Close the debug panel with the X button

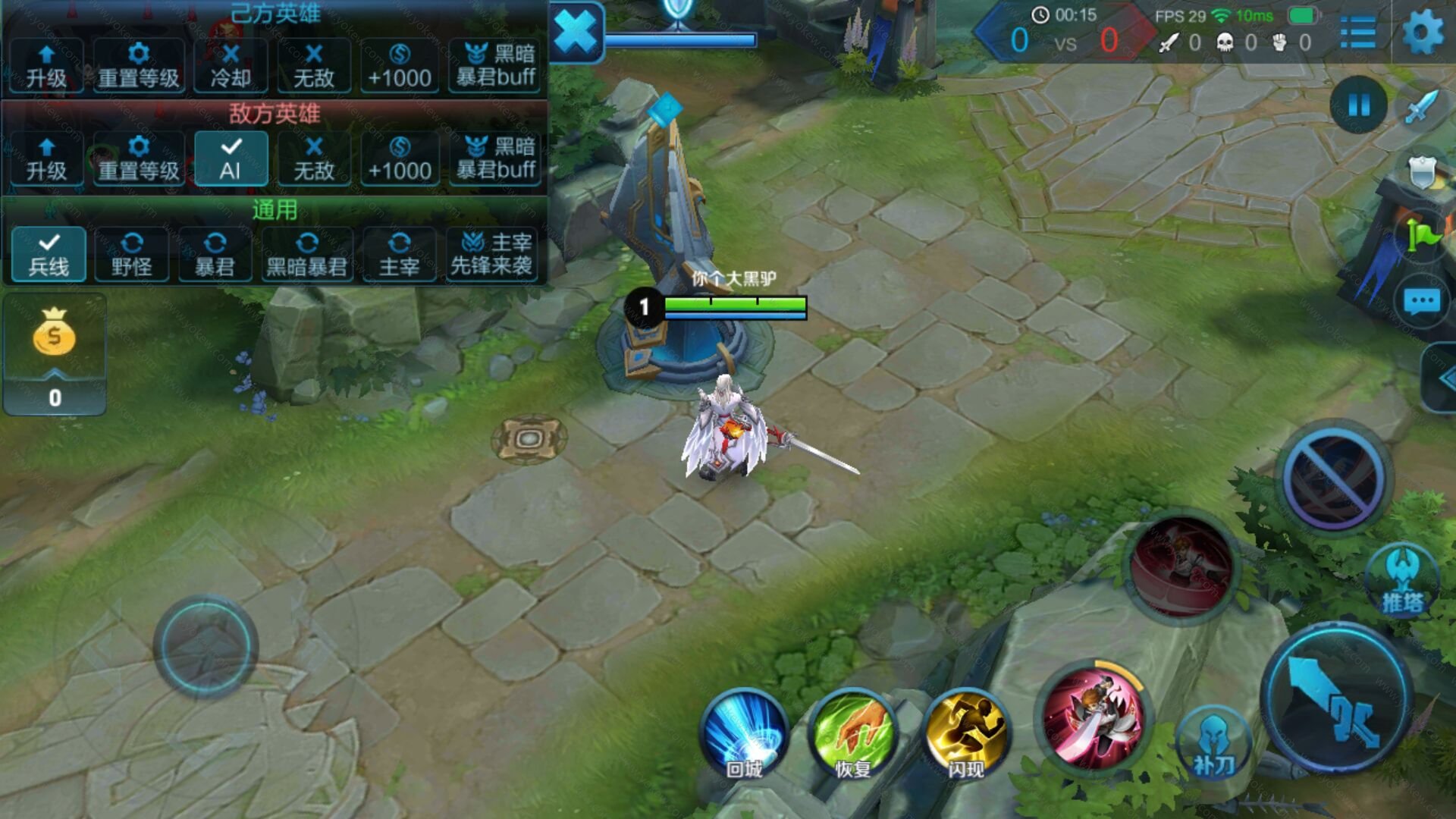click(x=576, y=33)
